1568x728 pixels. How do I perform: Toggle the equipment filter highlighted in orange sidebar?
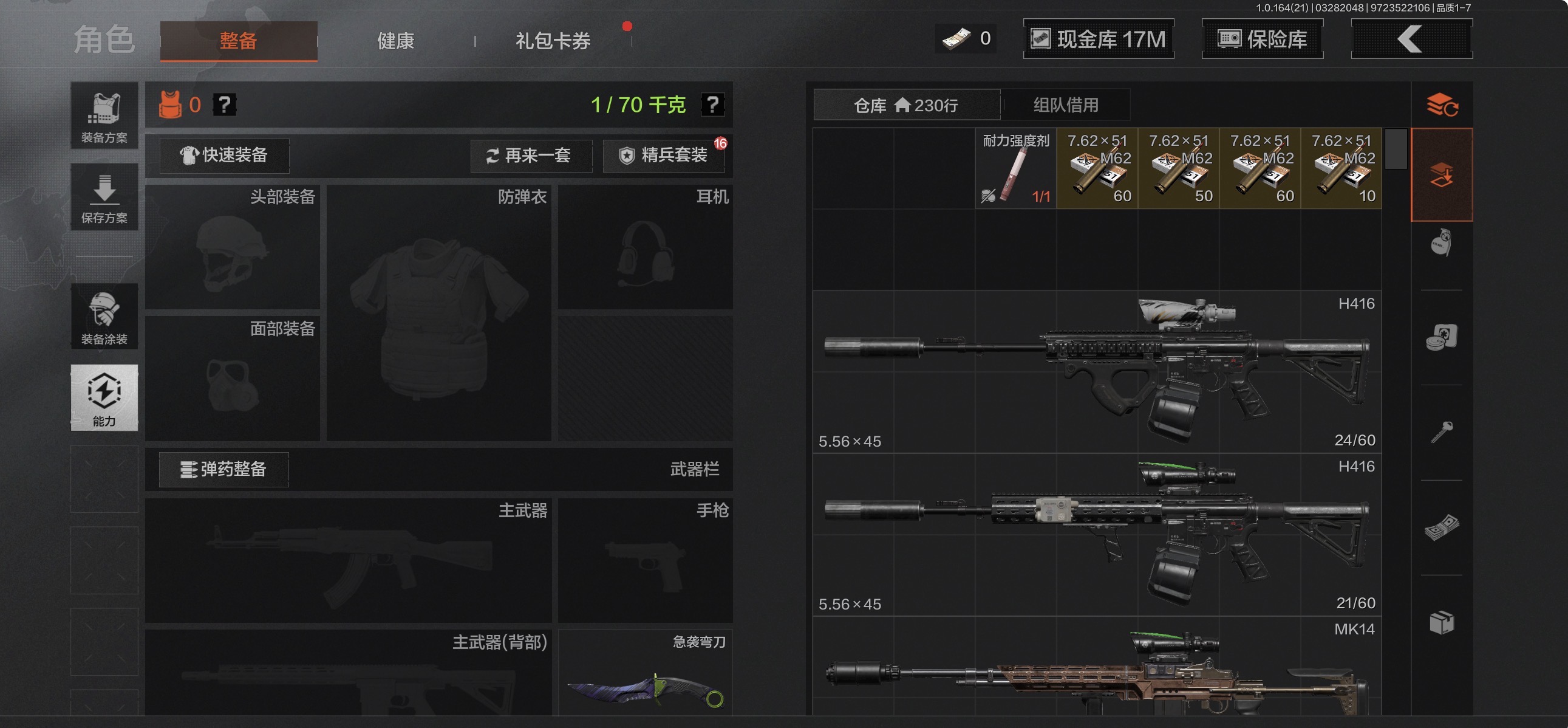point(1444,175)
